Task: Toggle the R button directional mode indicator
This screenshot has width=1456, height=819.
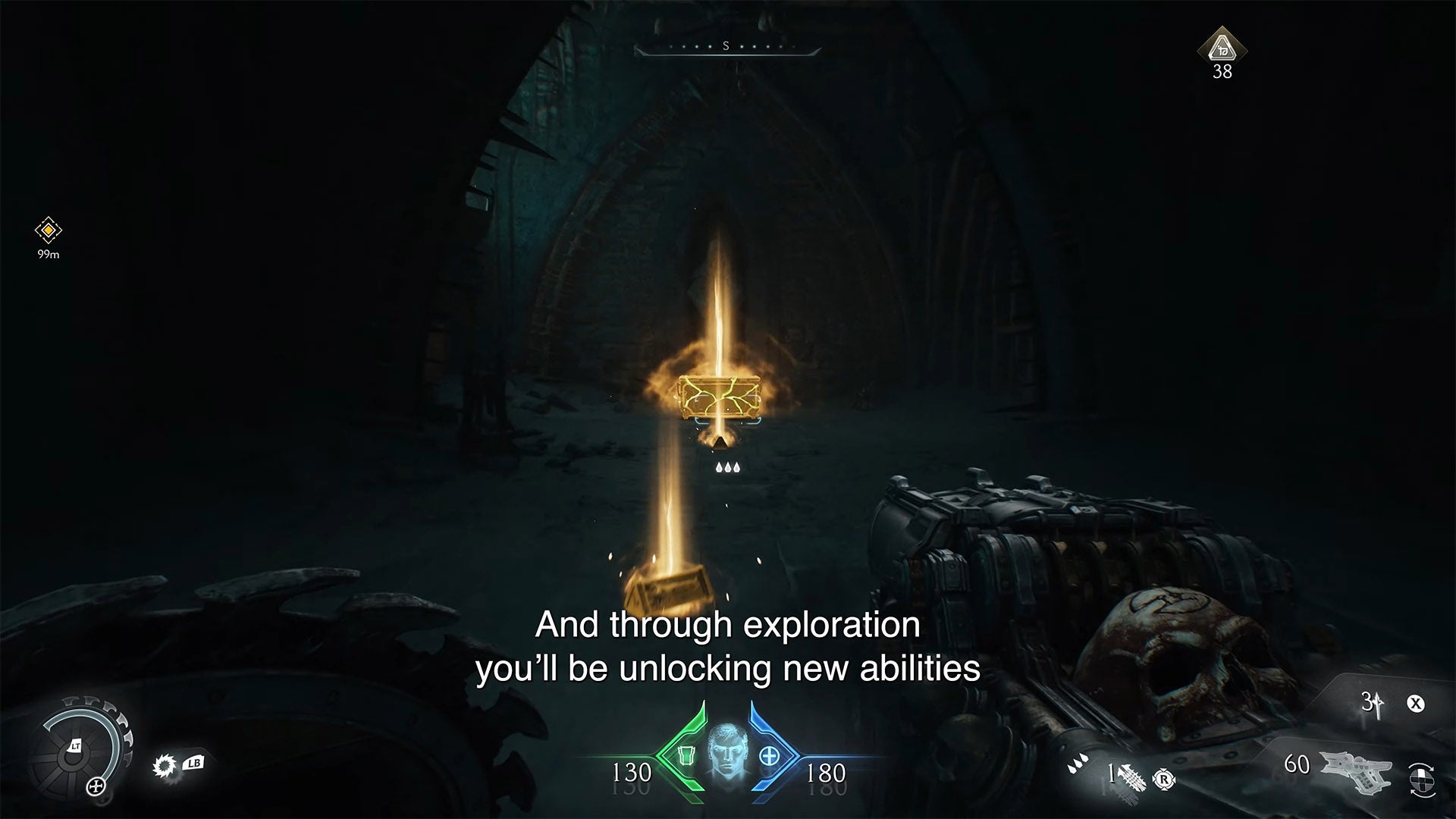Action: click(1164, 780)
